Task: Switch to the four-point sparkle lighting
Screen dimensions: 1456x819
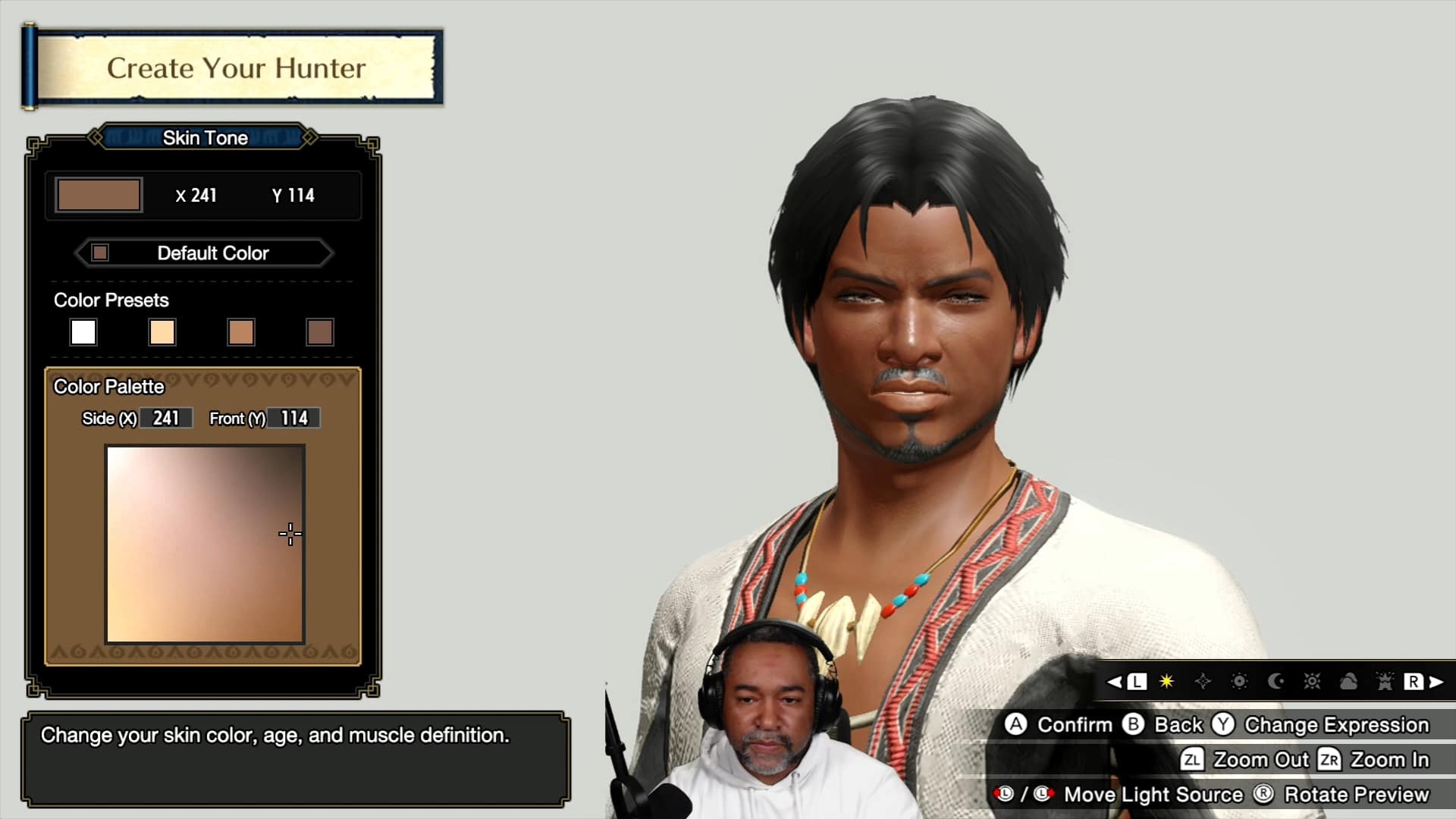Action: pos(1203,682)
